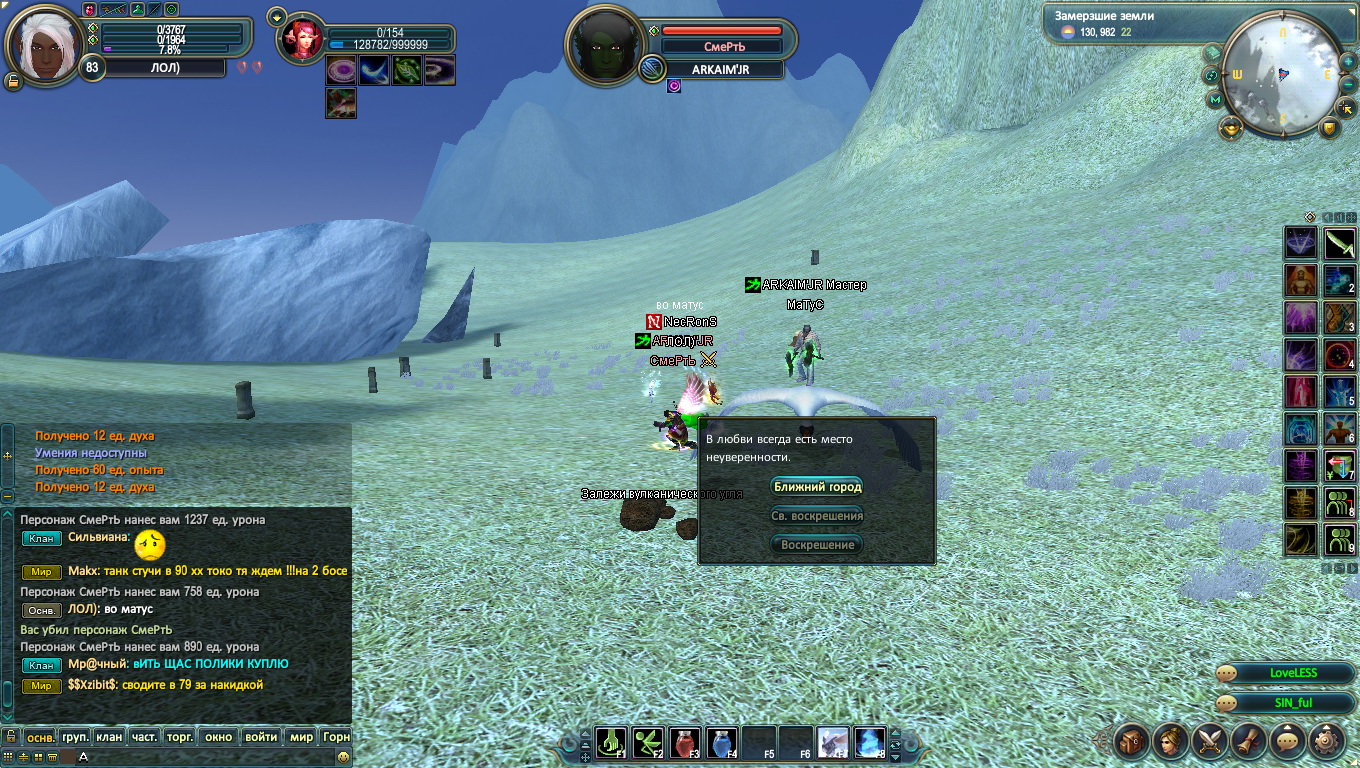Use the blue potion in F4 slot

[x=722, y=742]
